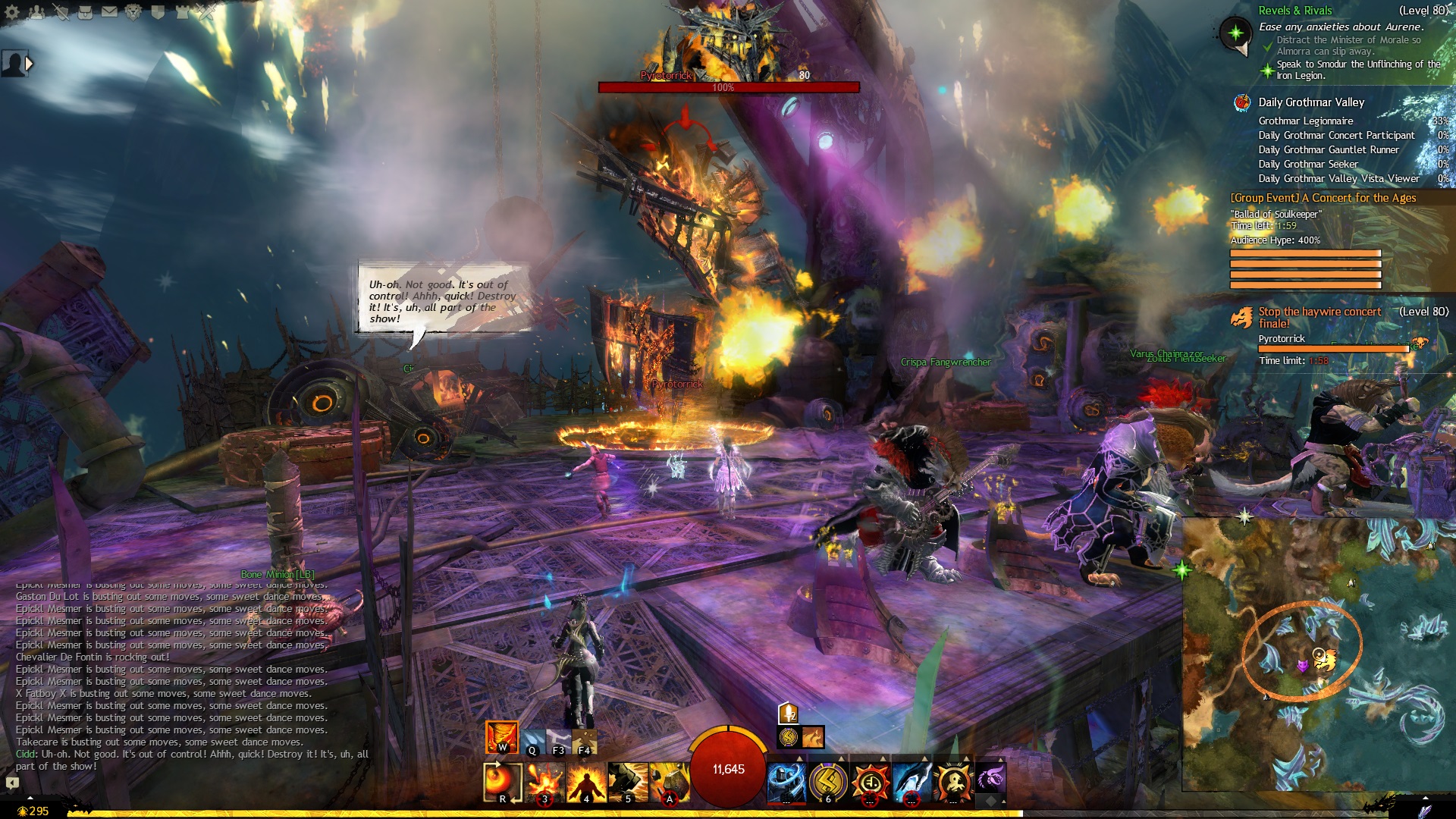Open the Black Lion trading post icon
Screen dimensions: 1456x819
click(133, 12)
